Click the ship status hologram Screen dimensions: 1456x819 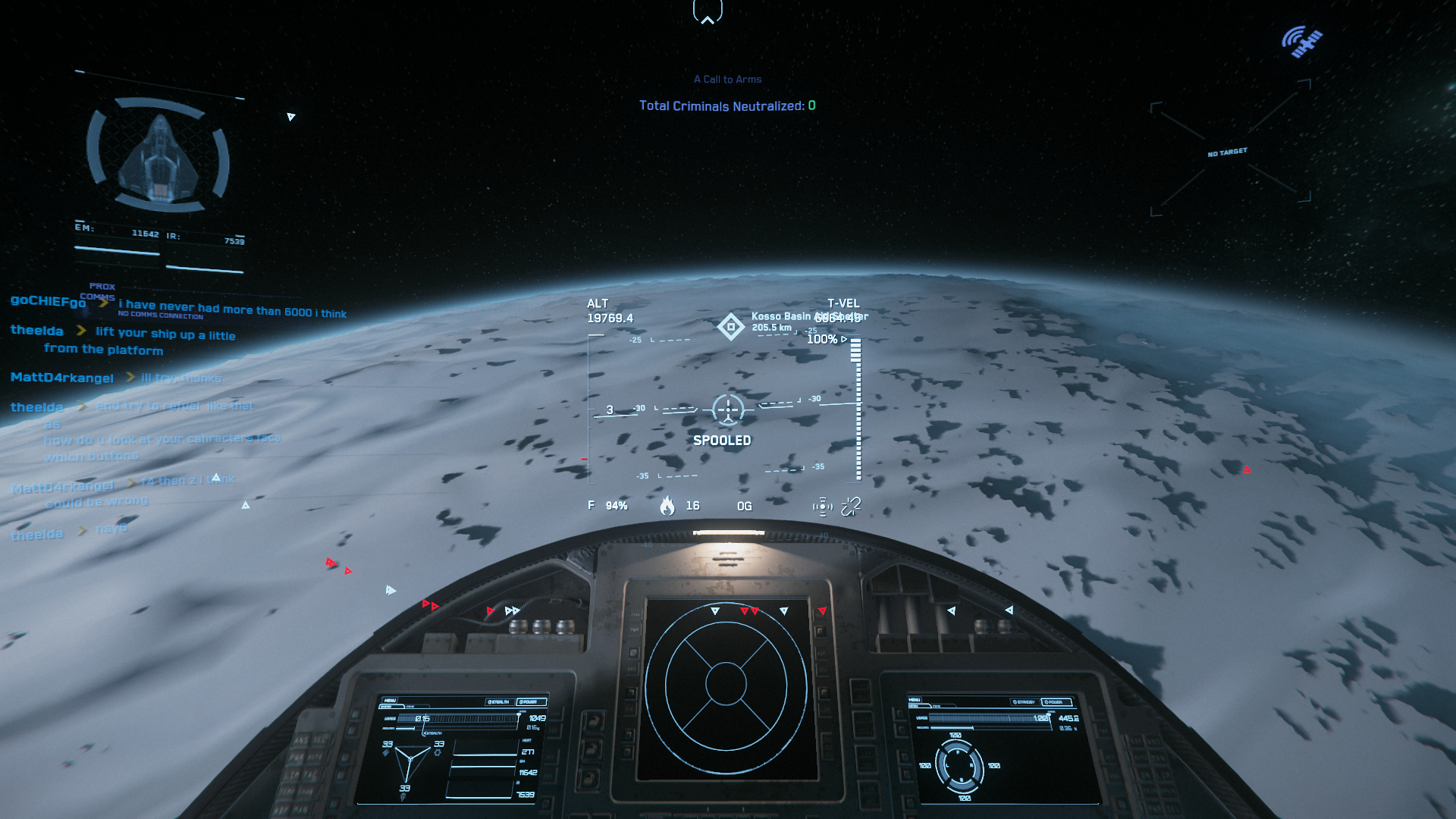pos(158,156)
